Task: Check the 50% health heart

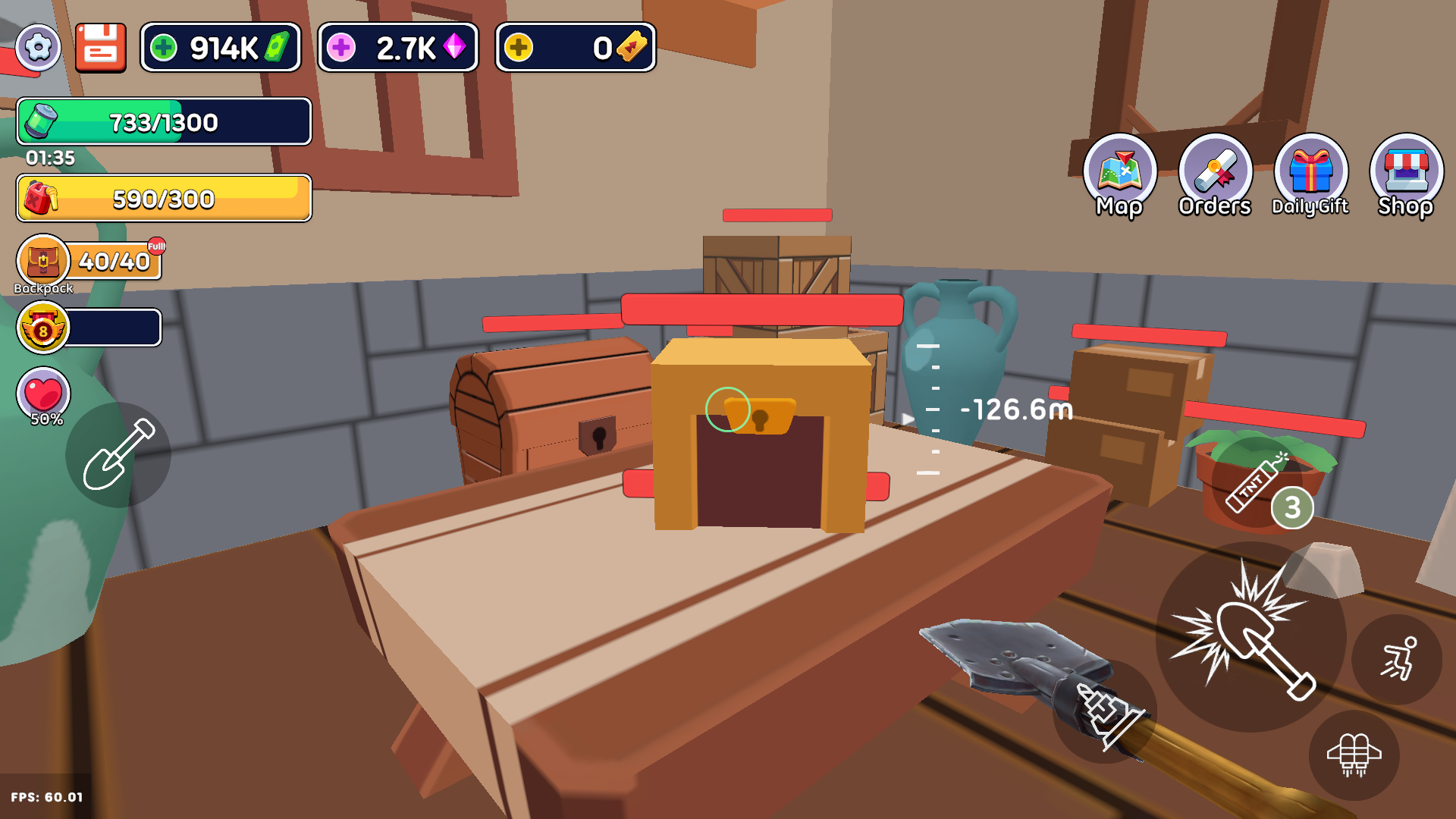Action: click(43, 394)
